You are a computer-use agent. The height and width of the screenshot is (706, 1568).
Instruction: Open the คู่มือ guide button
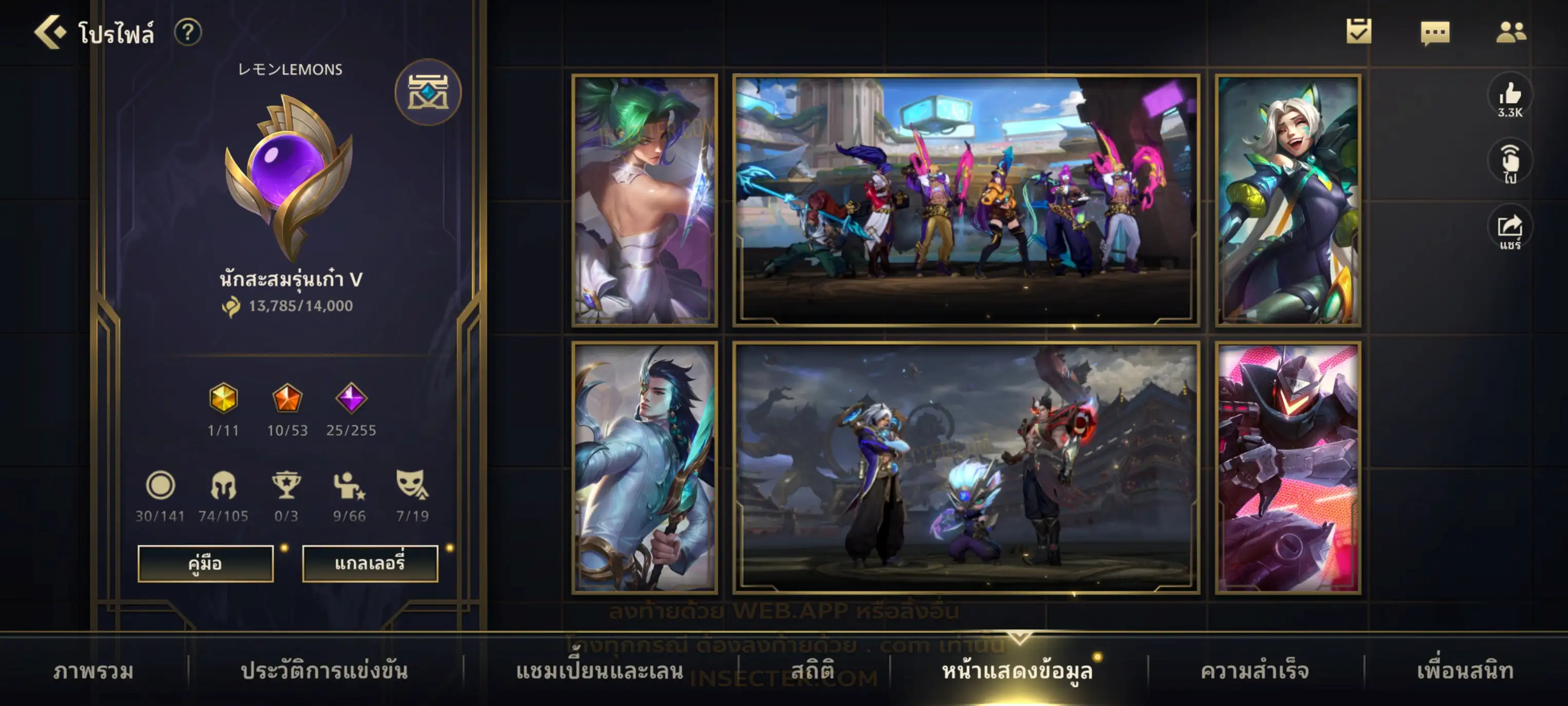point(205,564)
